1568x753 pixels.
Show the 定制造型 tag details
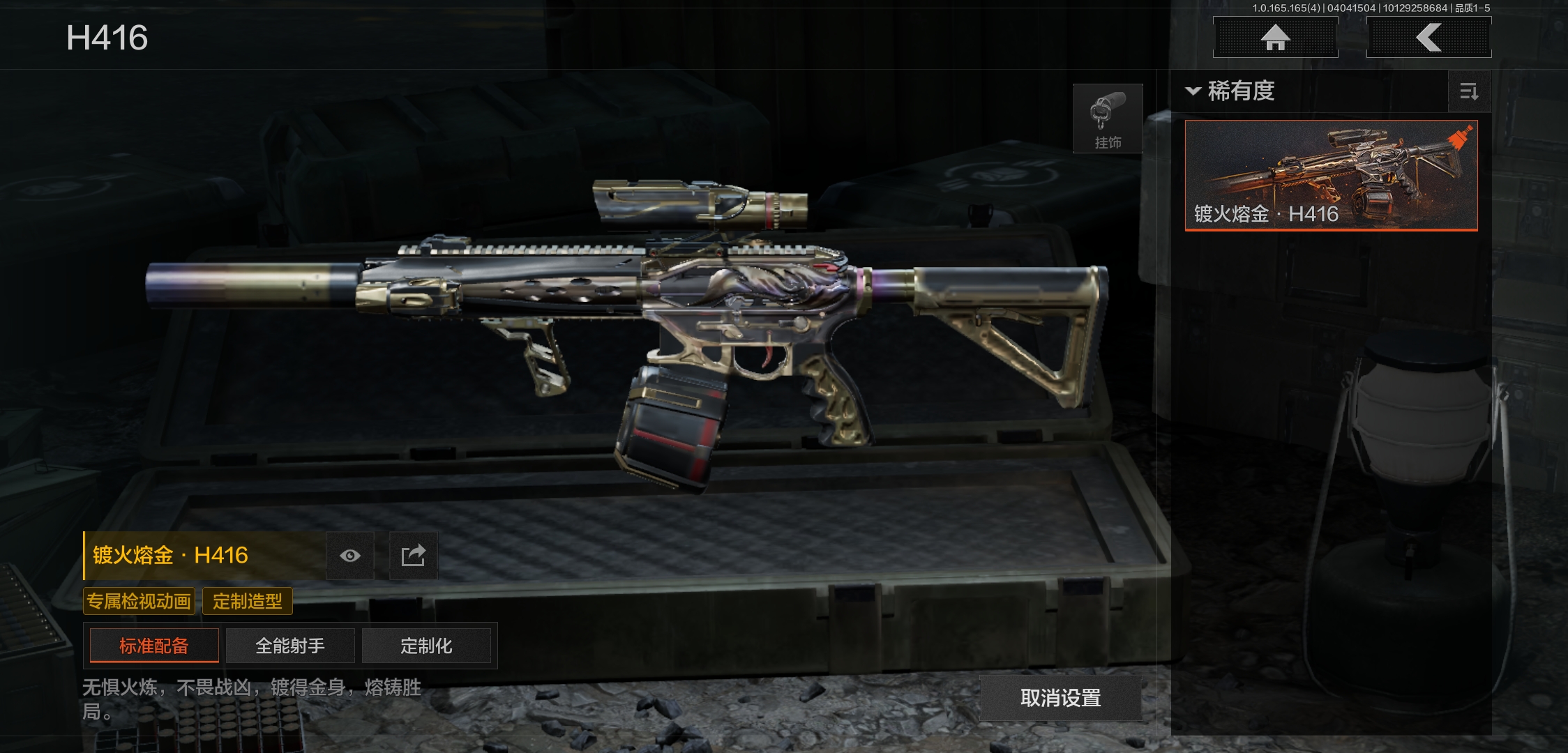[x=247, y=601]
